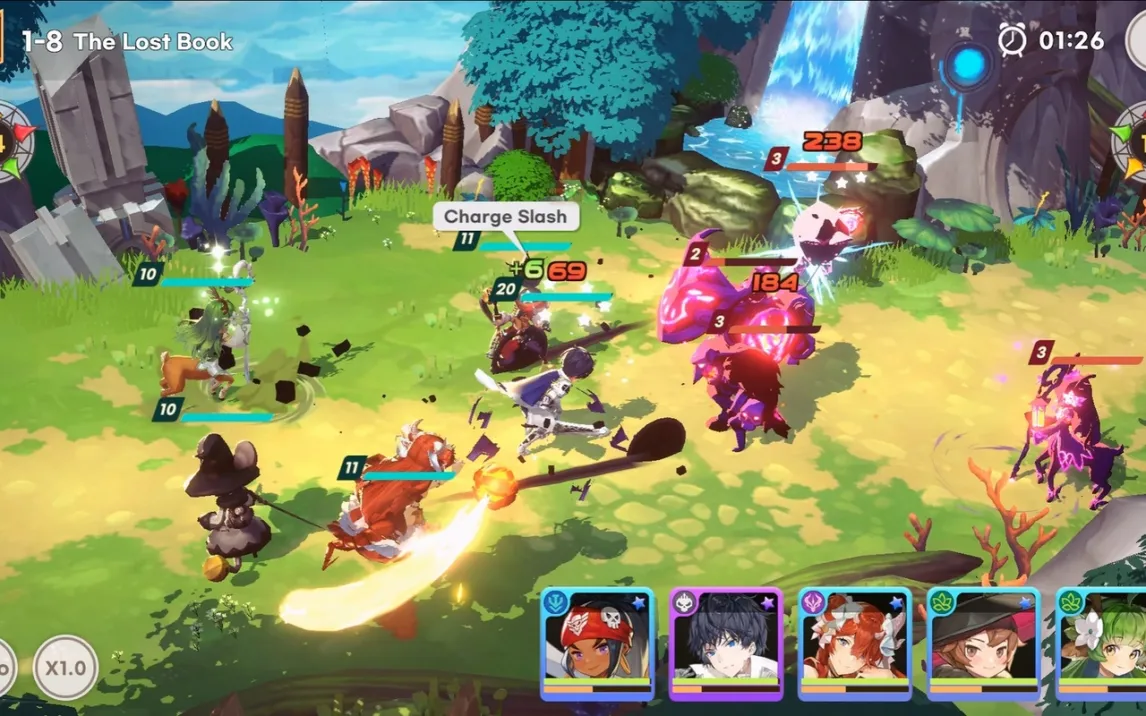Select the green-haired flower girl hero card
Image resolution: width=1146 pixels, height=716 pixels.
coord(1103,642)
